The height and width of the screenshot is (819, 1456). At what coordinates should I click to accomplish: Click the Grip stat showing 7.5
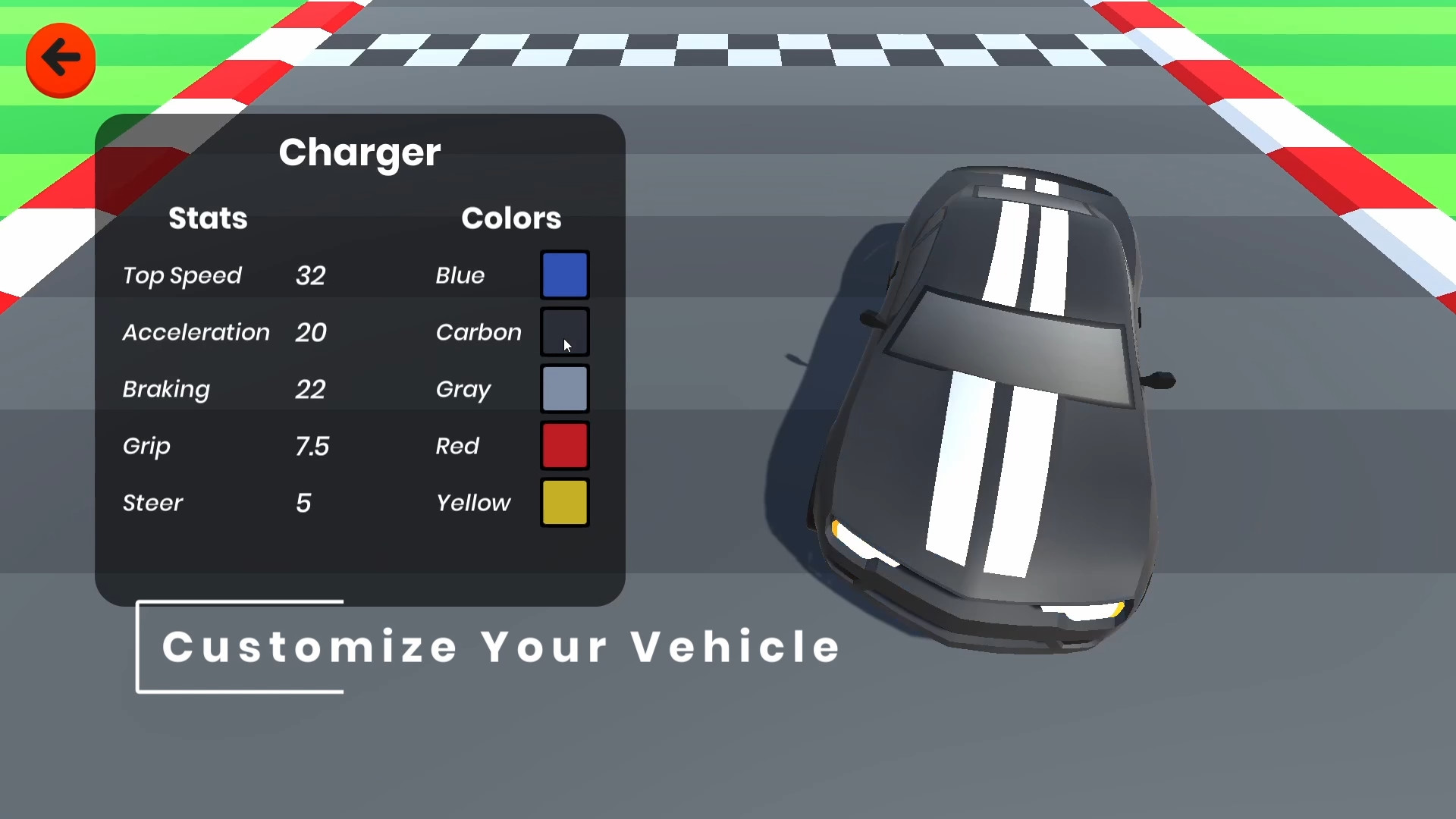312,446
